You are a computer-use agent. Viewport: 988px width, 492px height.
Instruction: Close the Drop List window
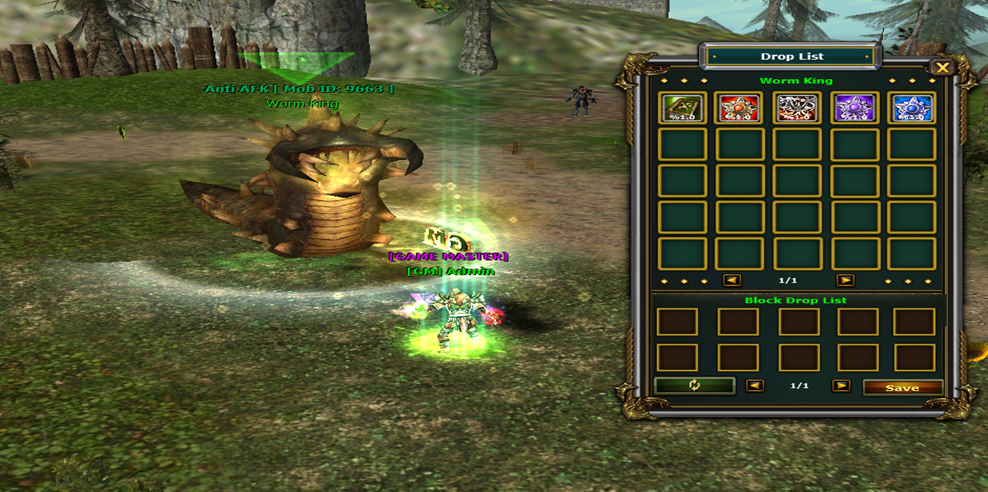pyautogui.click(x=941, y=68)
